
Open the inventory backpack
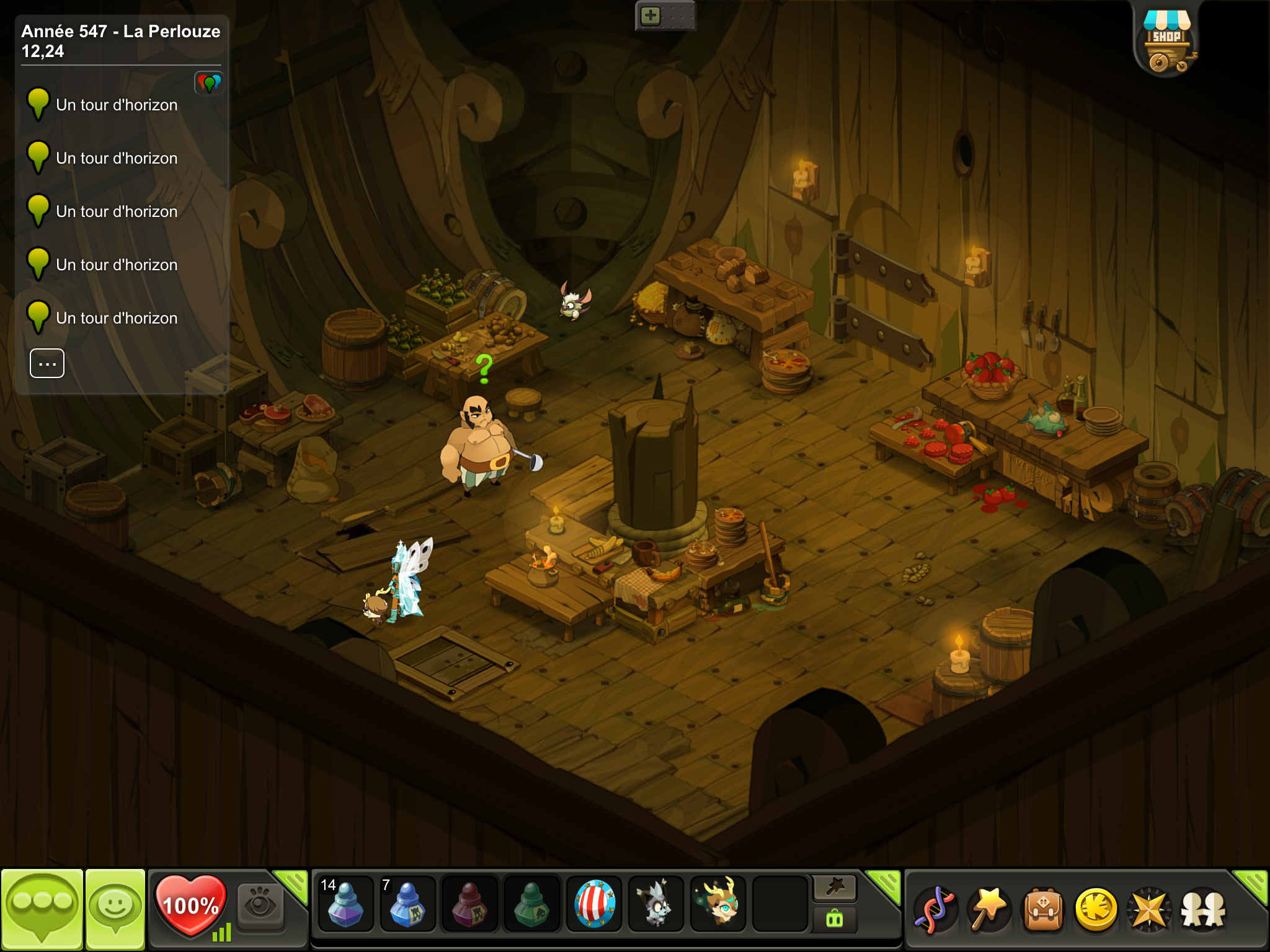pos(1043,909)
